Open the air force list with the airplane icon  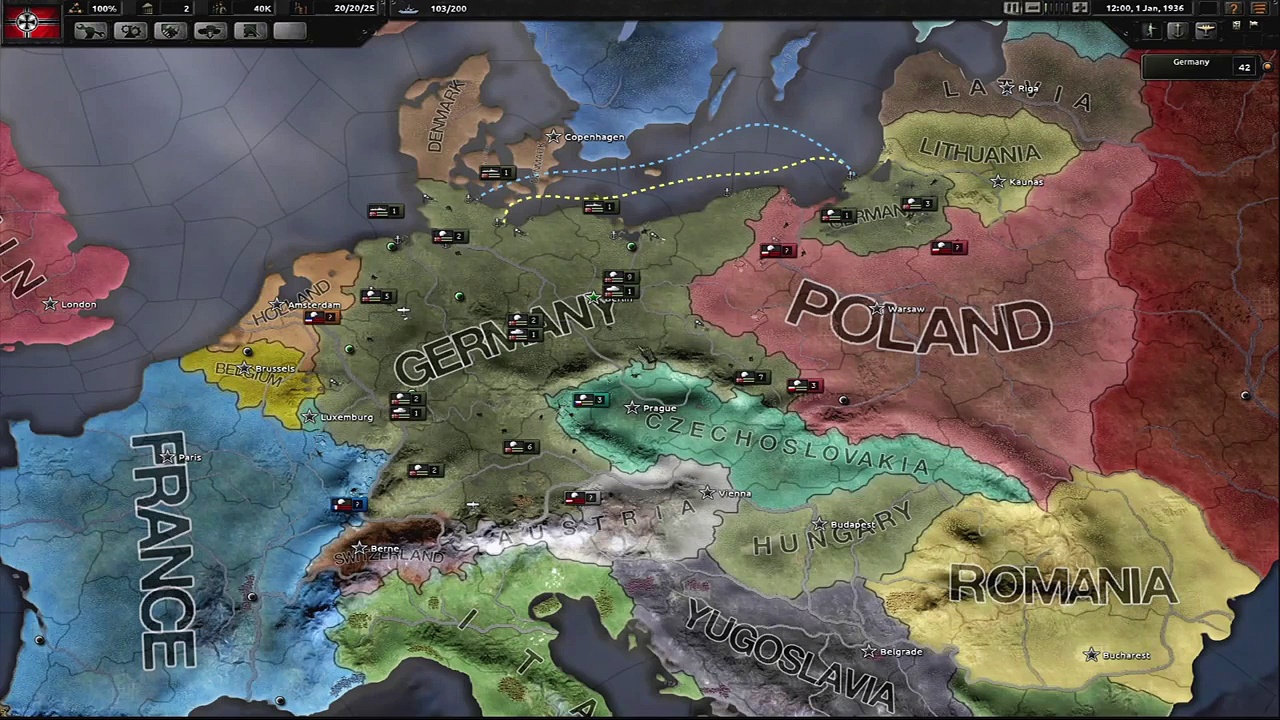pyautogui.click(x=1206, y=31)
